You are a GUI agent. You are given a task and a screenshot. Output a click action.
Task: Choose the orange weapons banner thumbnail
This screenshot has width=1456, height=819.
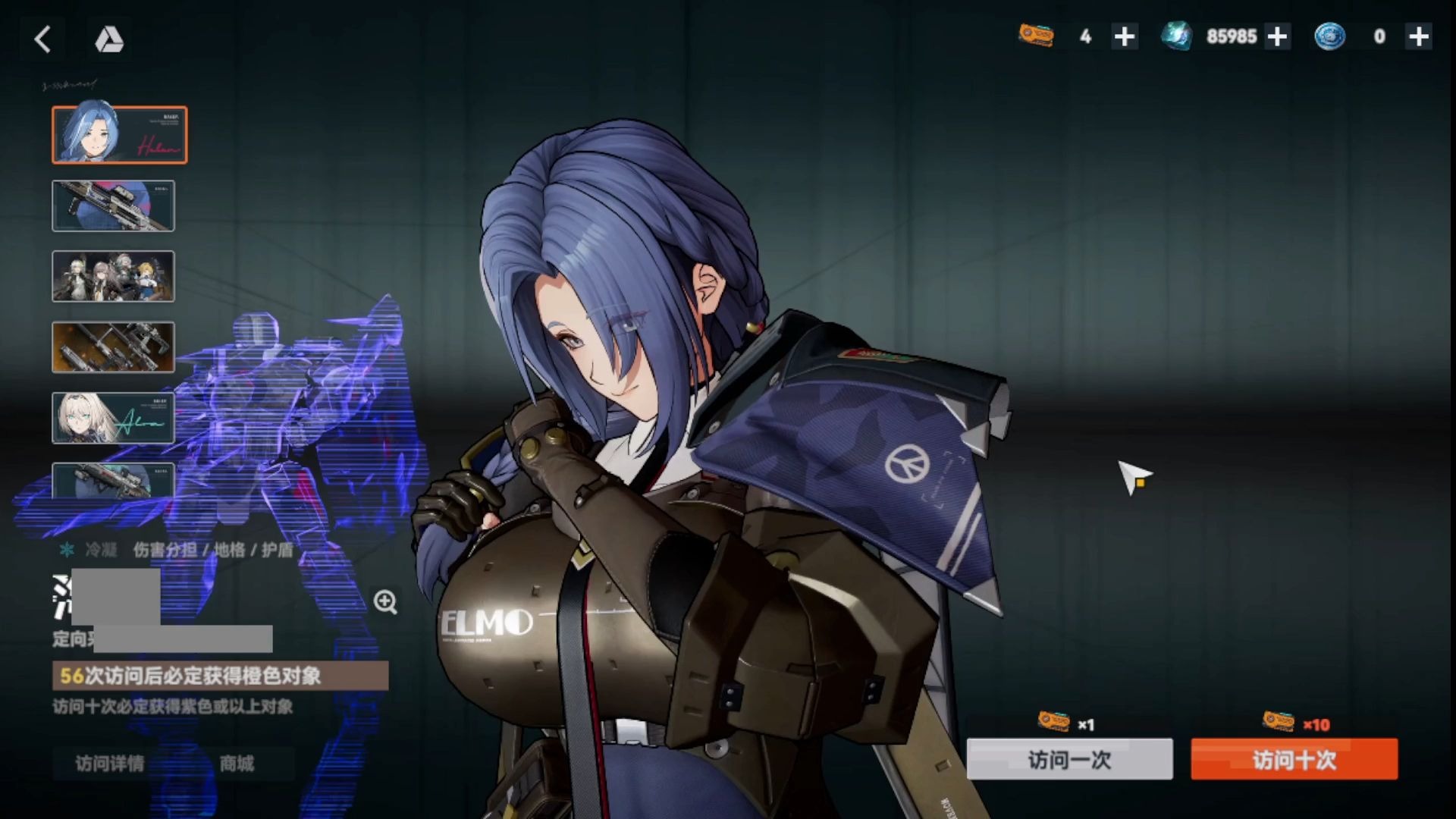click(x=113, y=347)
